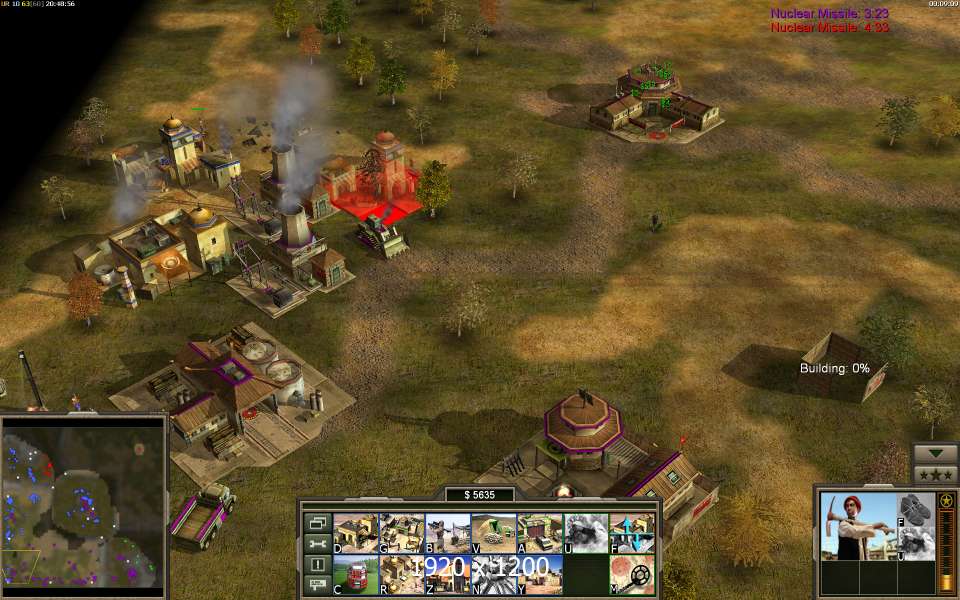Open the three-star Generals powers button

936,475
